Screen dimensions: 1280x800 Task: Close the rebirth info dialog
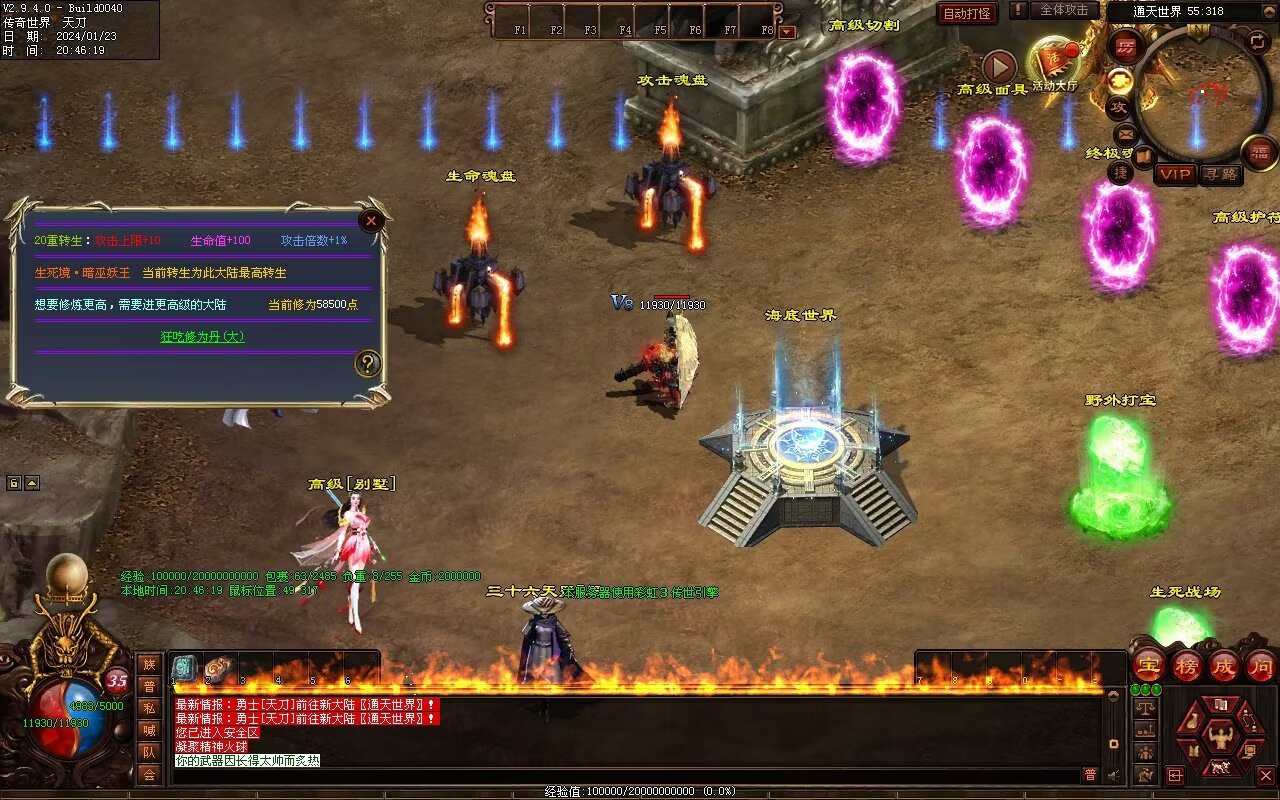pyautogui.click(x=371, y=221)
